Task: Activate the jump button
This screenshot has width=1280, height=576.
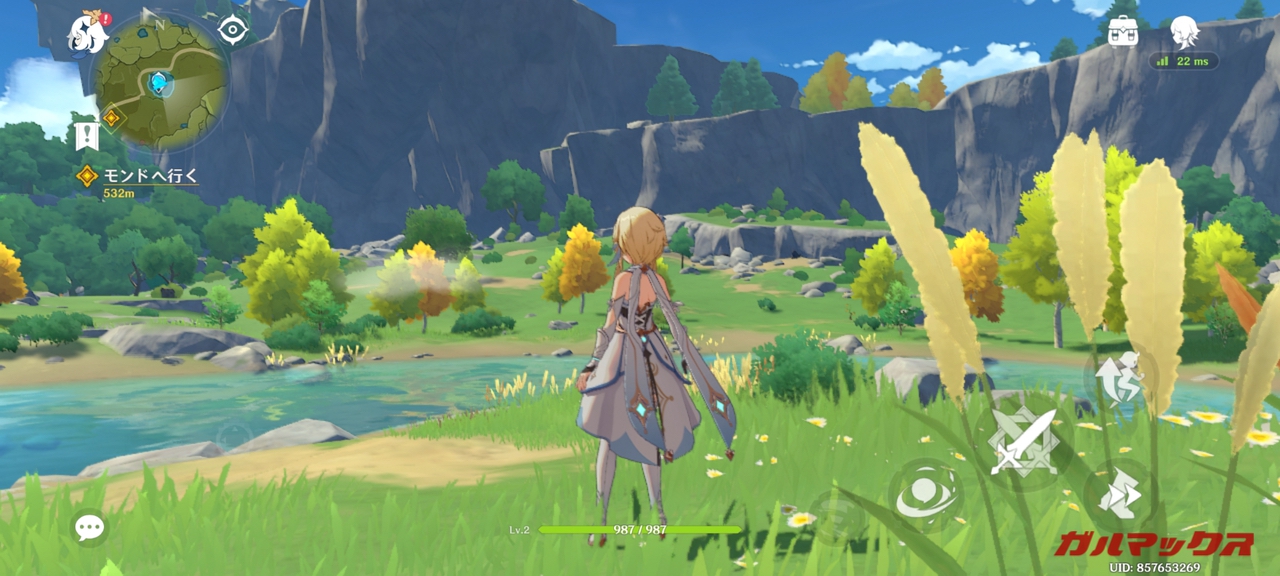Action: click(1119, 378)
